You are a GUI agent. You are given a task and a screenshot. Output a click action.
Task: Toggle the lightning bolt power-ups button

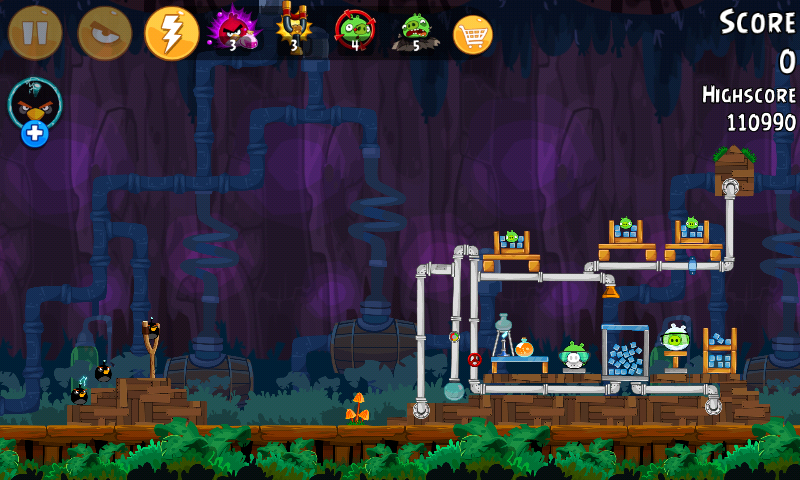point(172,33)
